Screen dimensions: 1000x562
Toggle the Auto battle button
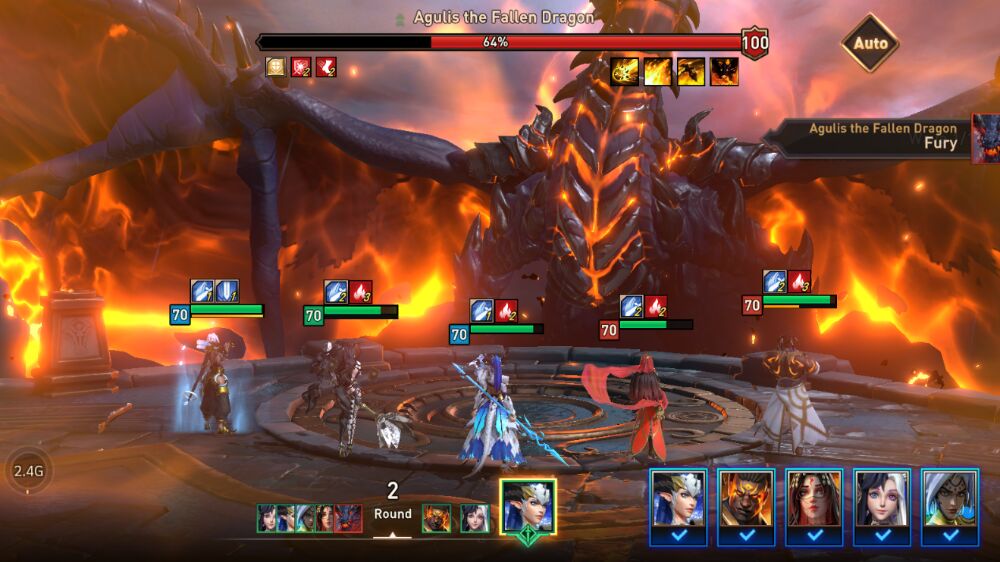pos(869,43)
